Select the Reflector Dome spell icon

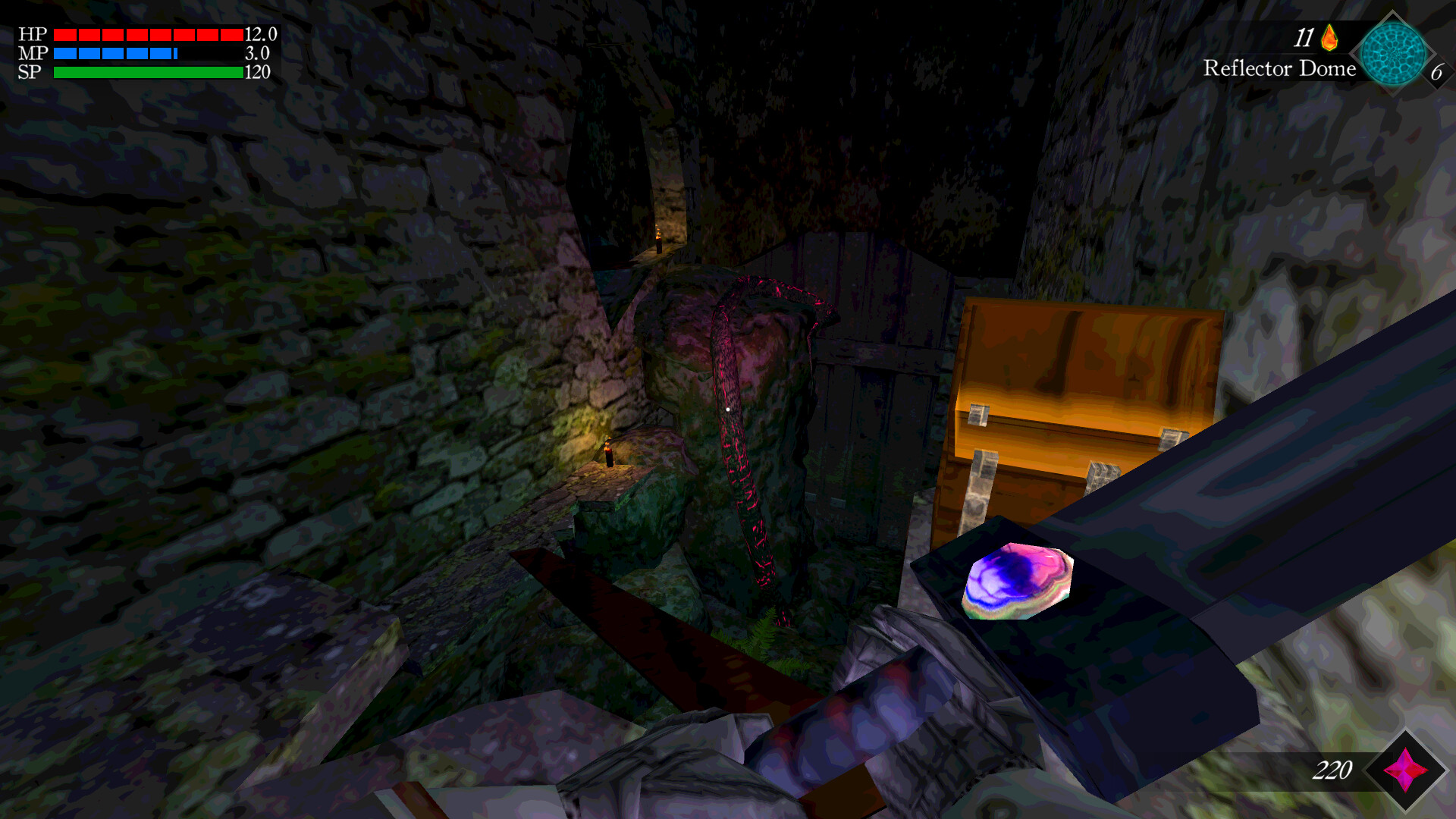click(x=1392, y=53)
